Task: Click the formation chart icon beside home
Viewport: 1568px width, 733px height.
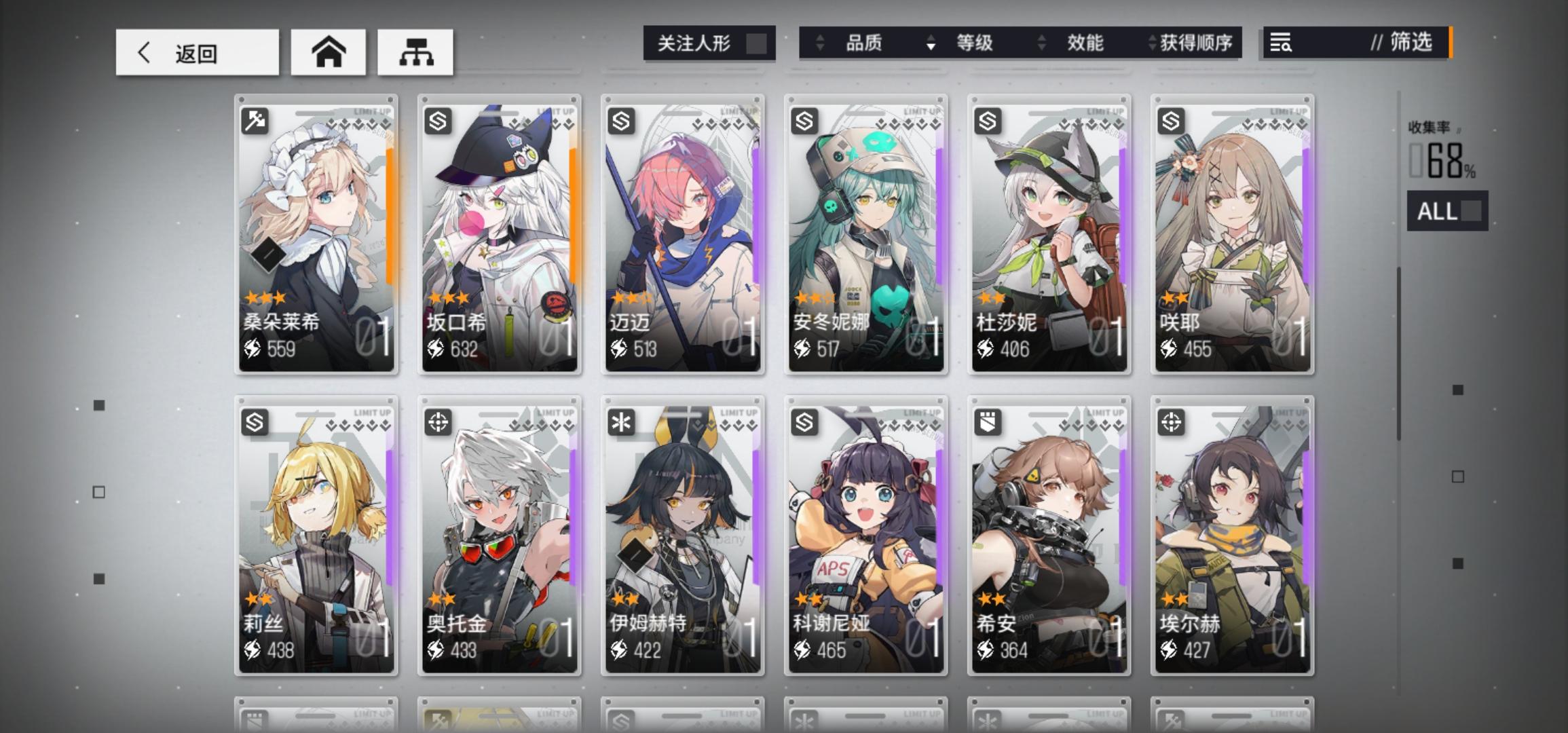Action: 416,52
